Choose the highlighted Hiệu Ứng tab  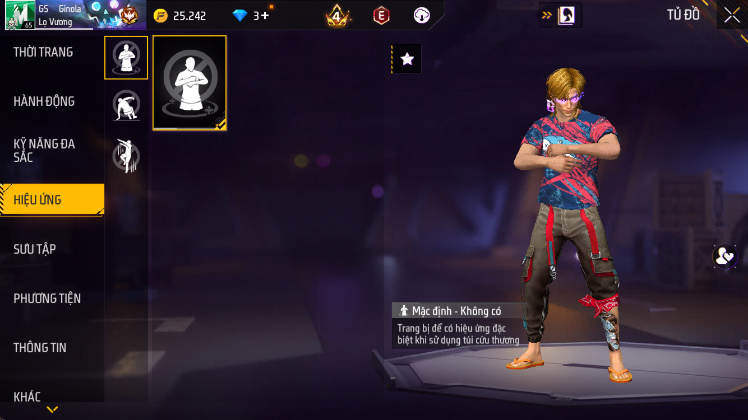(x=50, y=200)
